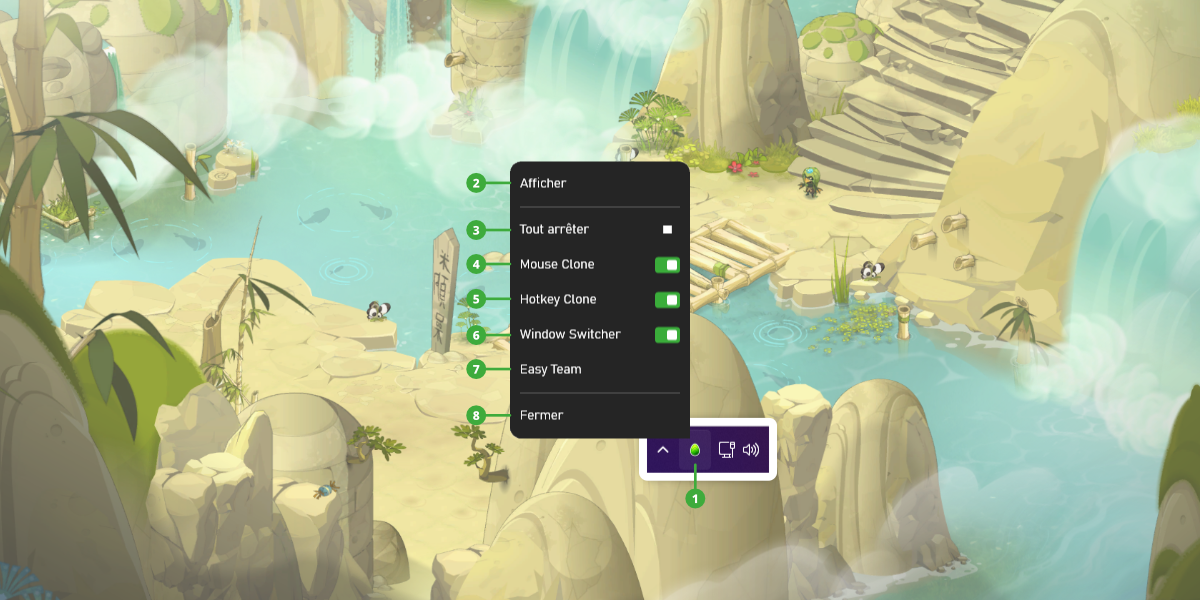Select the Tout arrêter entry
Viewport: 1200px width, 600px height.
pos(555,229)
